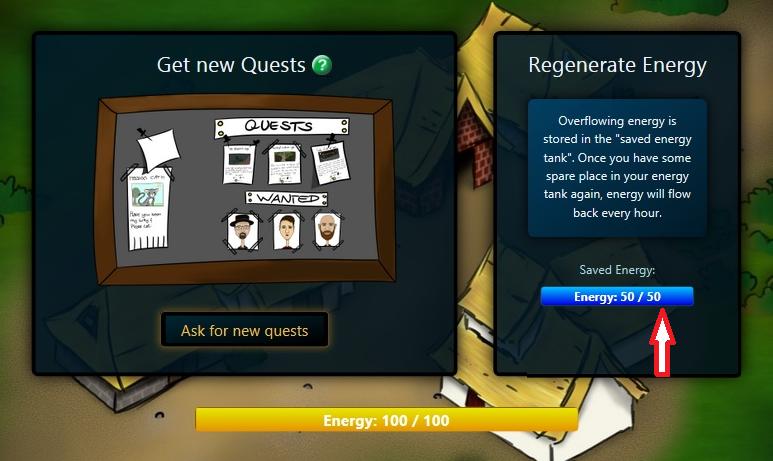This screenshot has width=773, height=461.
Task: Ask for new quests
Action: click(x=244, y=330)
